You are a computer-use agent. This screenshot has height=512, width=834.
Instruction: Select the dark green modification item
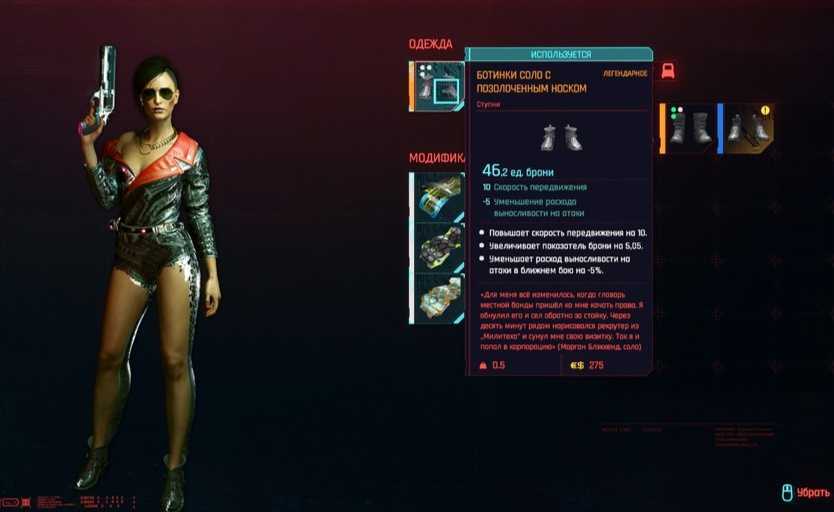(x=438, y=246)
